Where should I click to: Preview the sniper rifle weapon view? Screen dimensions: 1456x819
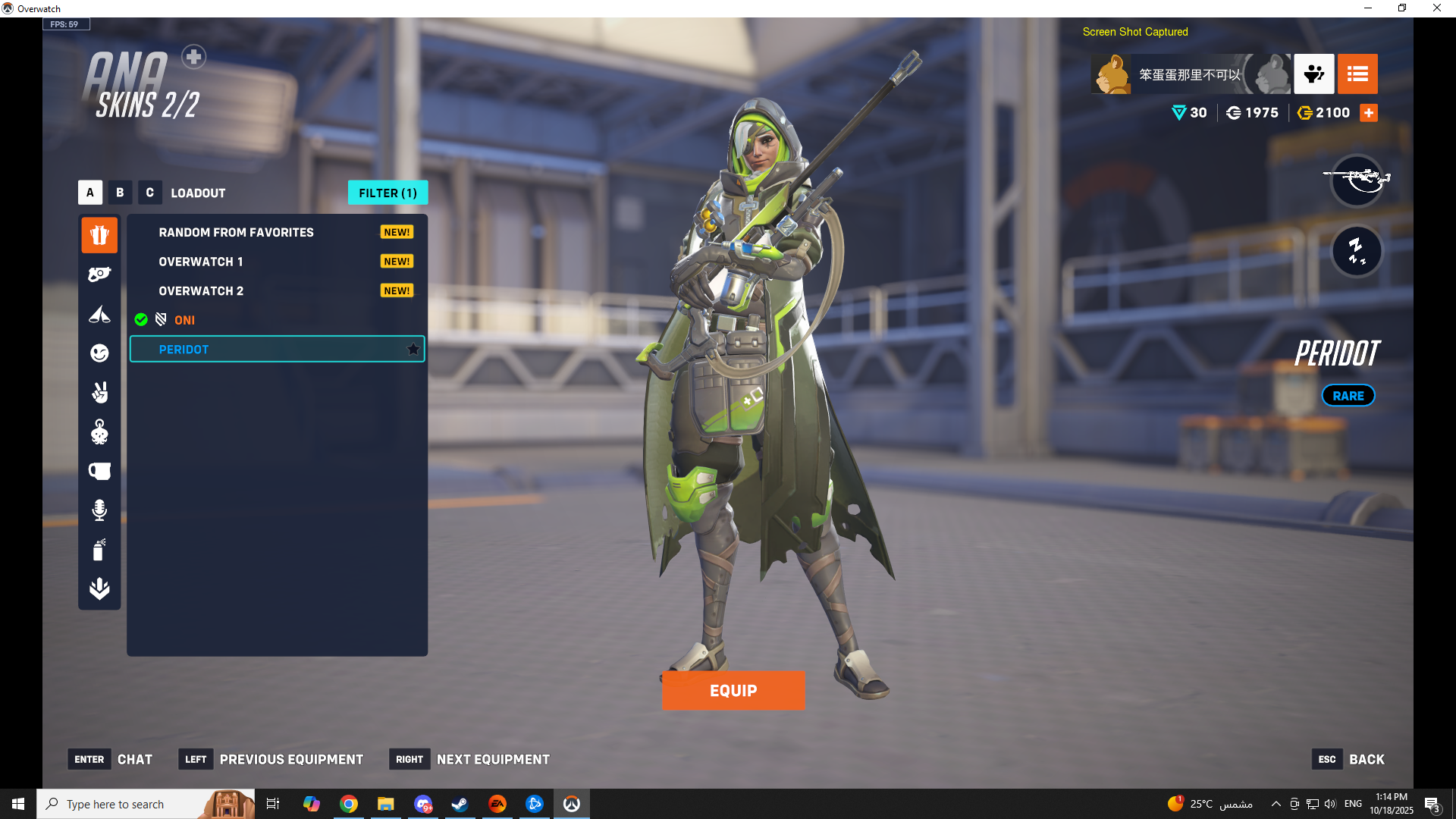click(x=1357, y=180)
